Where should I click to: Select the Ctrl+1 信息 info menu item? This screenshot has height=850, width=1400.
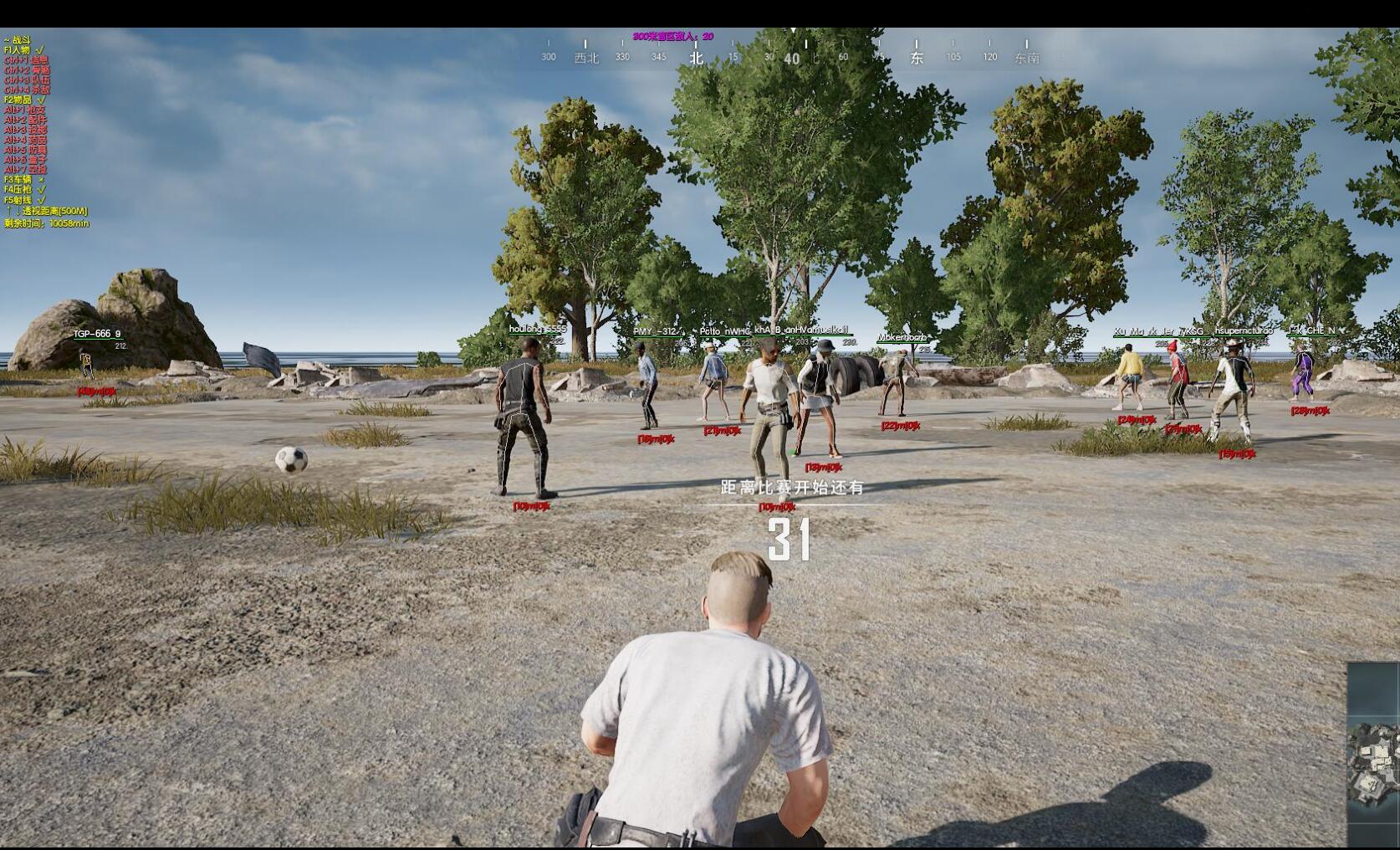(25, 60)
